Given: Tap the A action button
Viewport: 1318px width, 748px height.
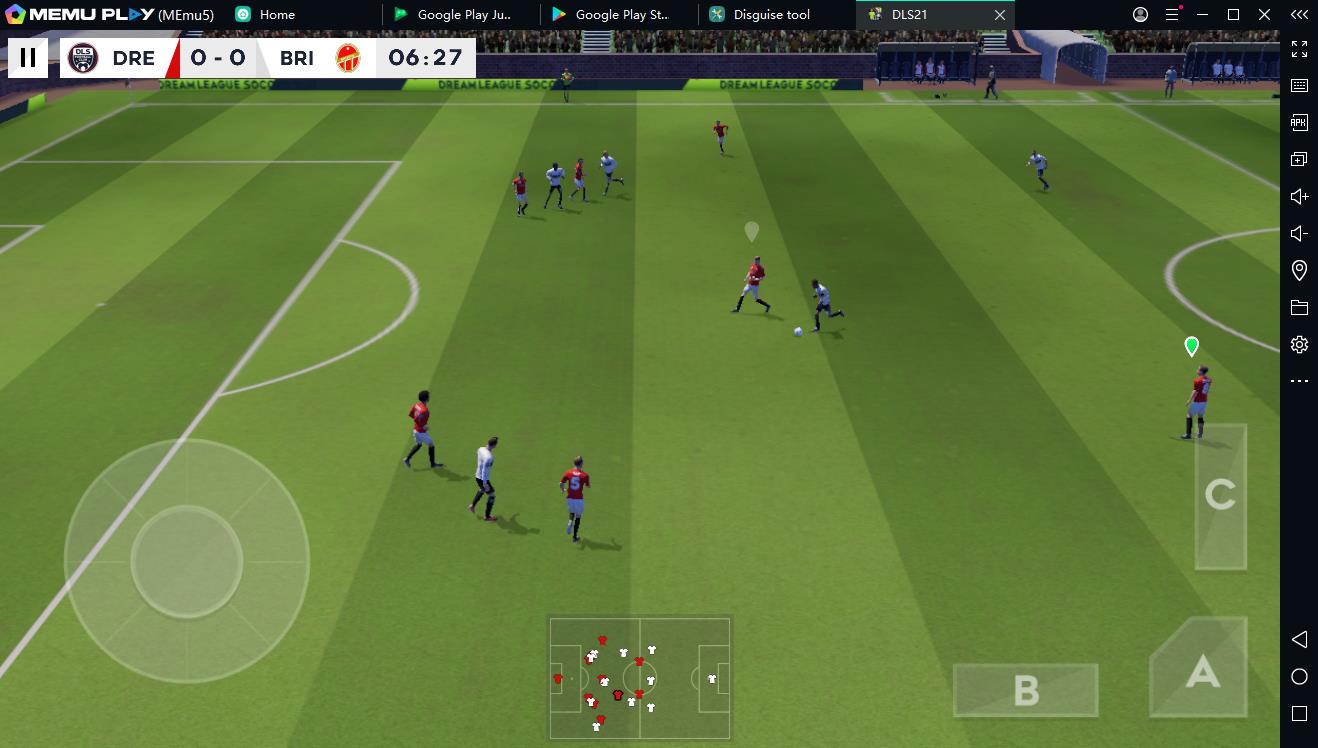Looking at the screenshot, I should pos(1201,671).
